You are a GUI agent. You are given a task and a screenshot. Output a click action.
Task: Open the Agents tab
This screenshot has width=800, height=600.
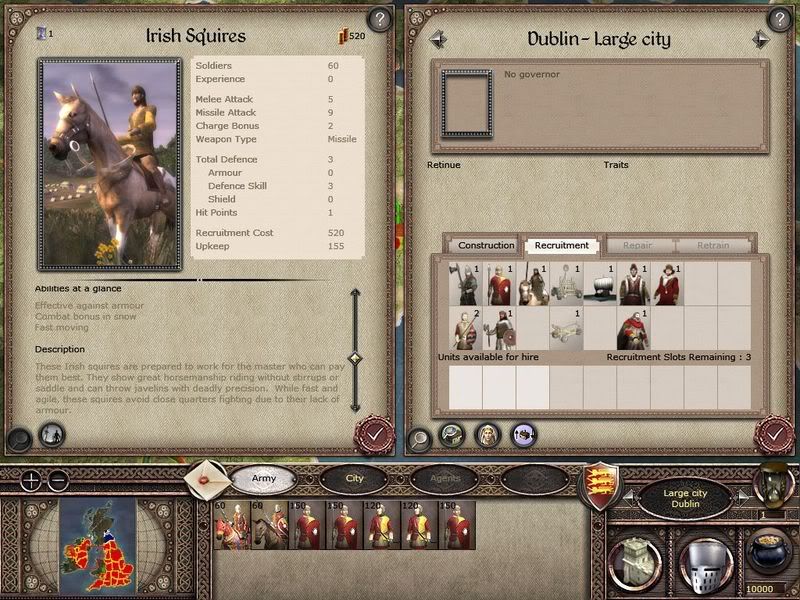(443, 479)
